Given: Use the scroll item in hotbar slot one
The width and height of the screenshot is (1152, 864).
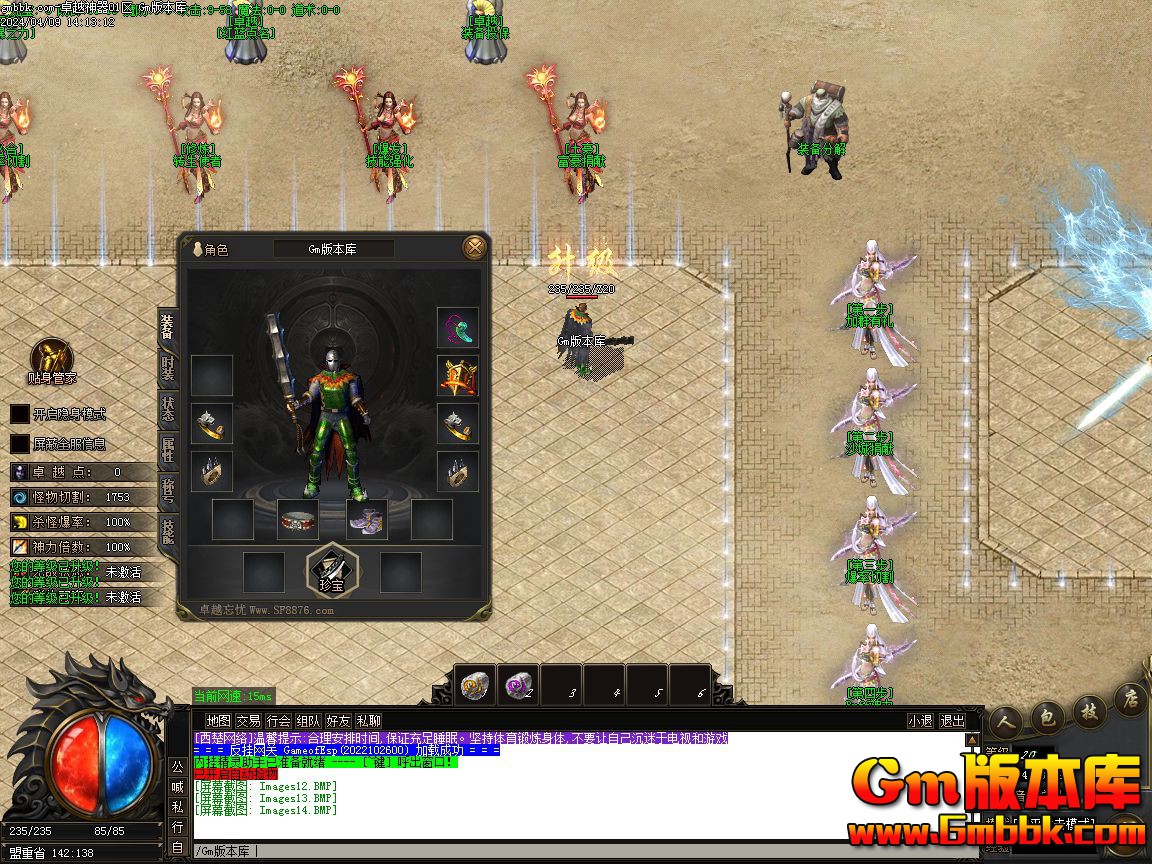Looking at the screenshot, I should tap(476, 685).
